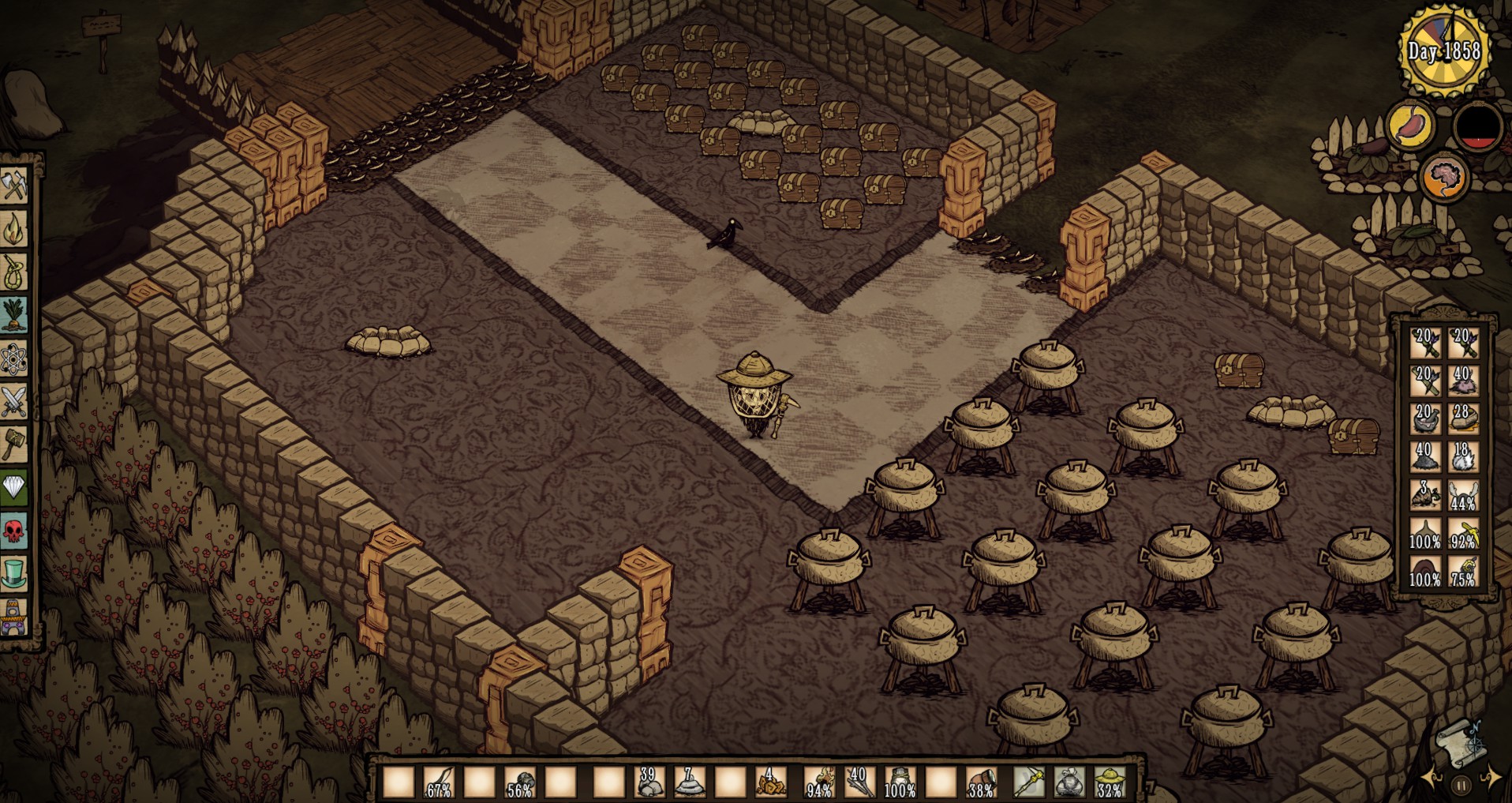Click the pause button
Screen dimensions: 1512x803
point(1461,786)
